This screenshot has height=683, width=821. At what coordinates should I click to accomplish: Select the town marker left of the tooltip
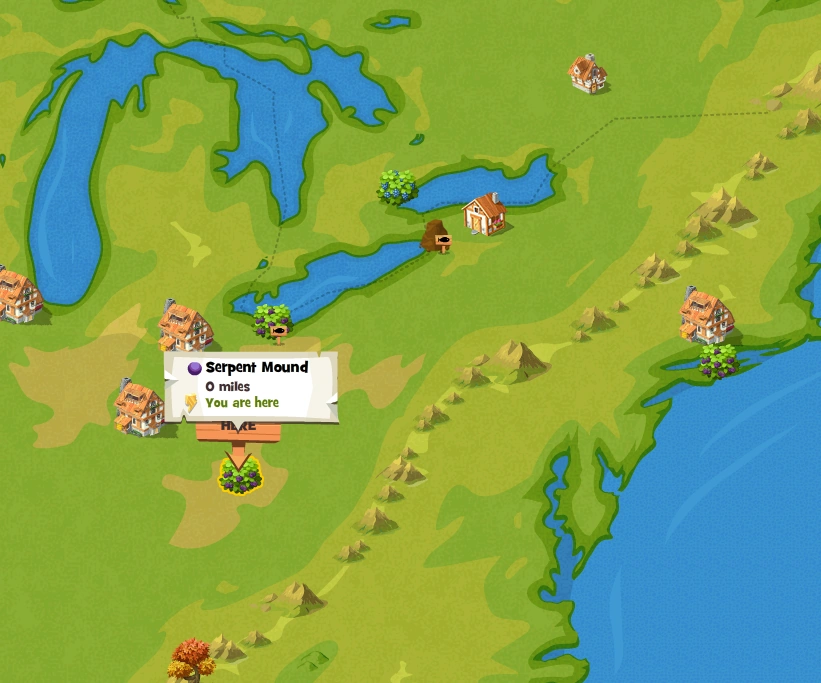point(139,407)
